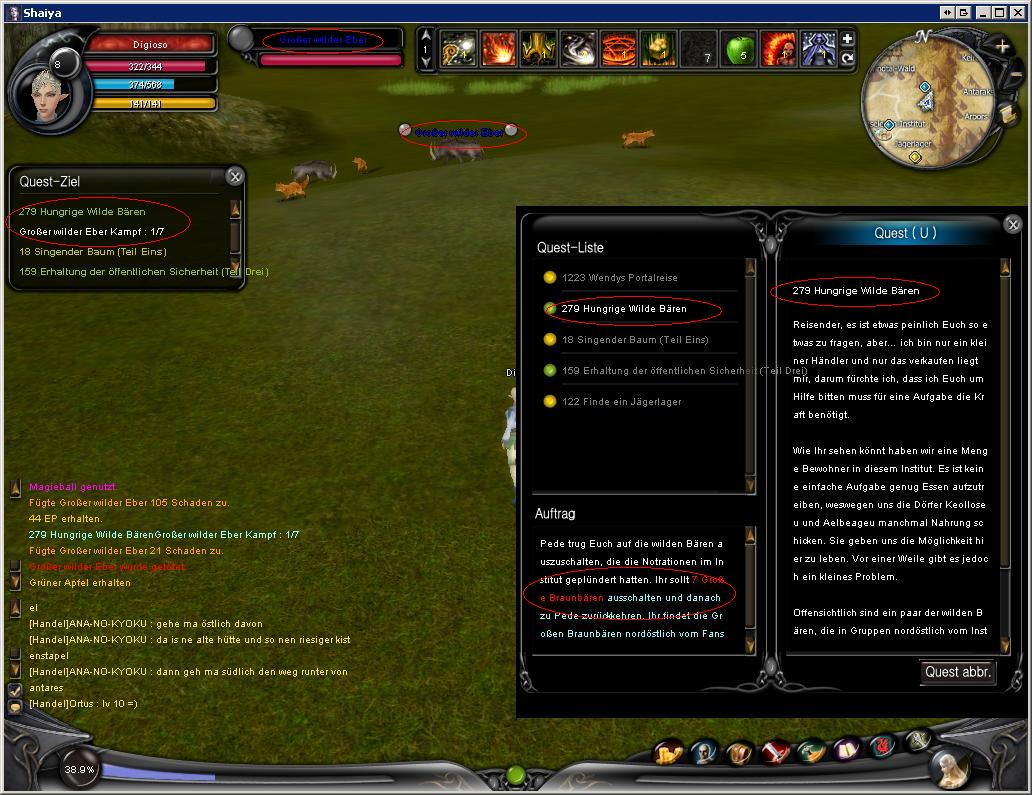Select '279 Hungrige Wilde Bären' in Quest-Liste
Screen dimensions: 1032x795
coord(624,309)
